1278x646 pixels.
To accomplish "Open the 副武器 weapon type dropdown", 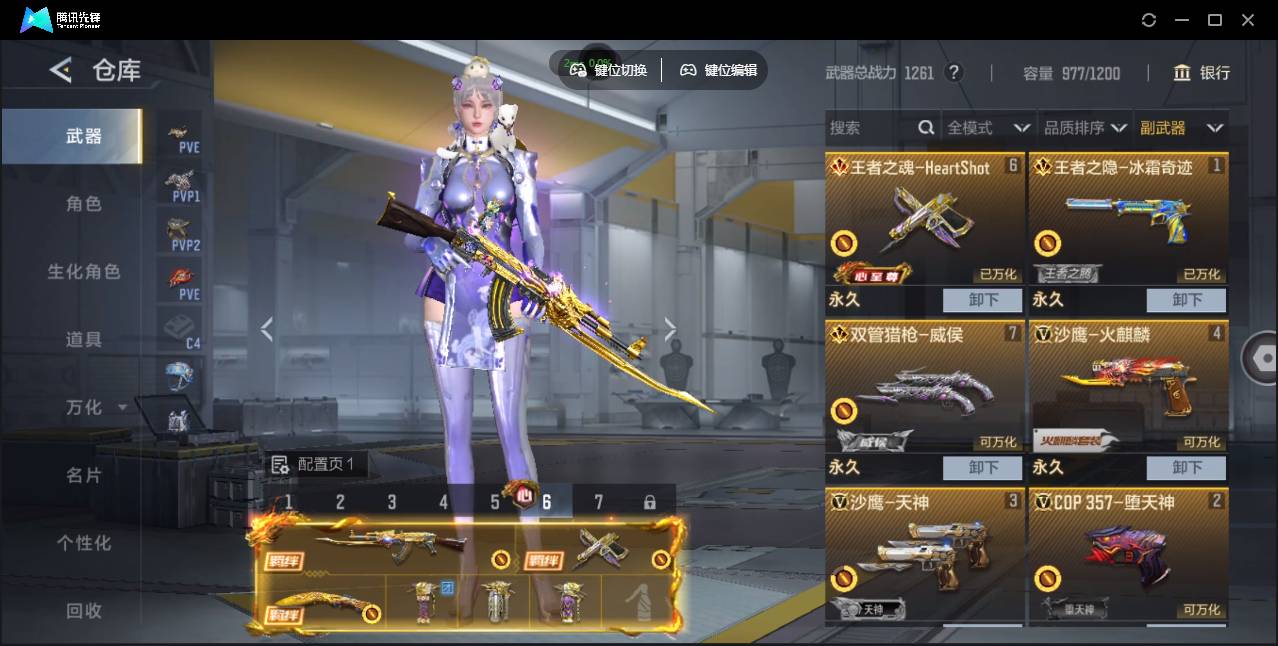I will [1181, 128].
